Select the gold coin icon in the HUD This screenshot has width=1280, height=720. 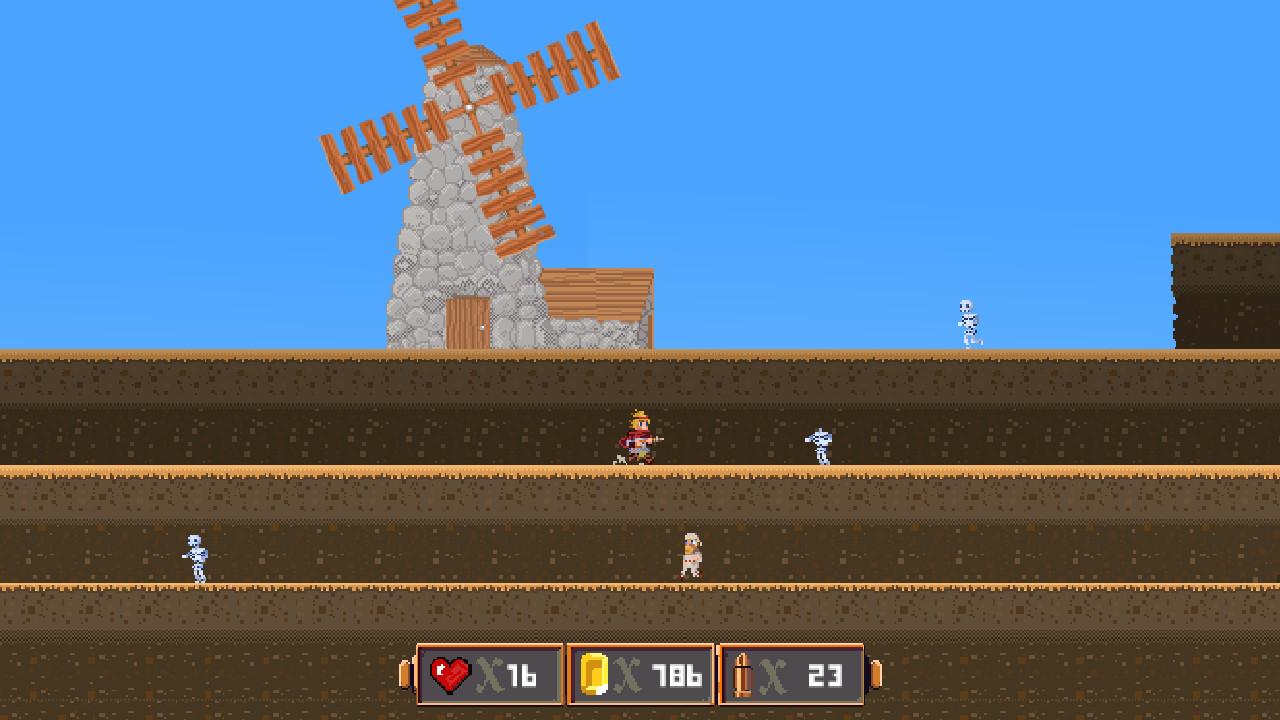point(593,674)
